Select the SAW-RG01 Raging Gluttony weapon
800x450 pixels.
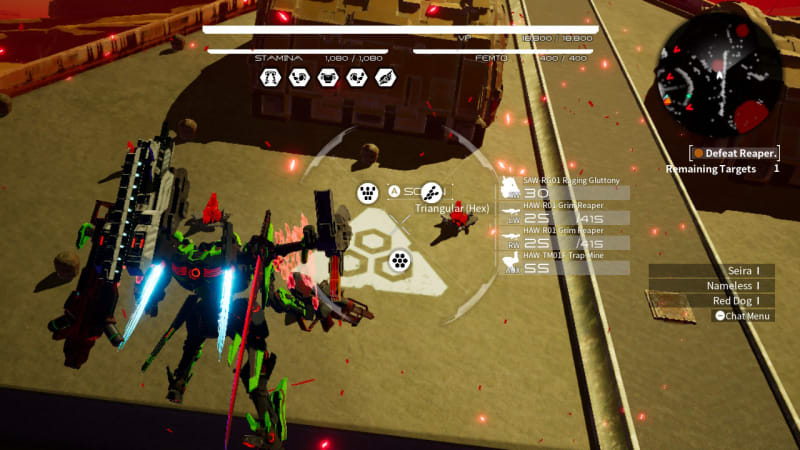[x=564, y=188]
